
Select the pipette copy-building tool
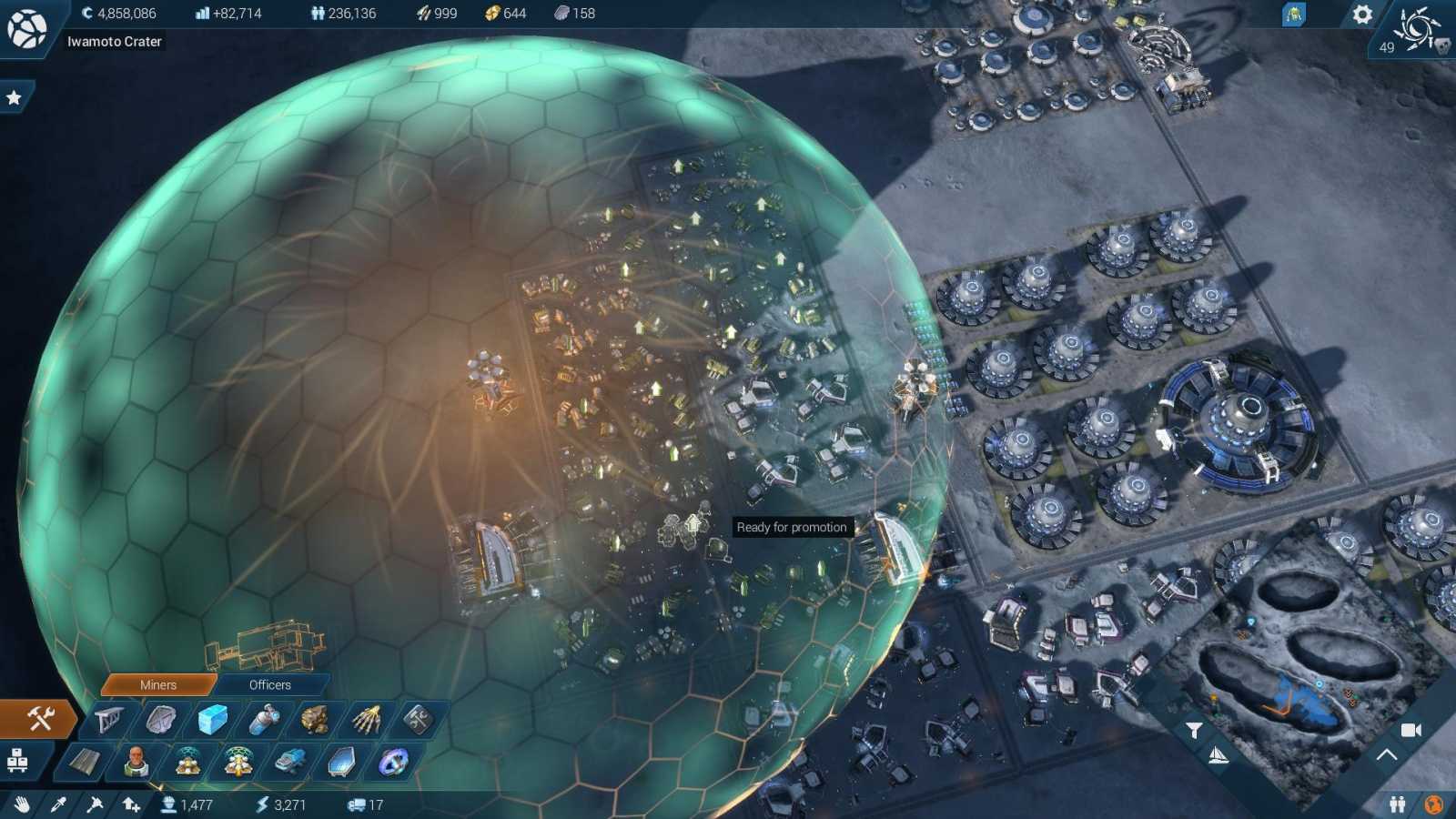[58, 804]
